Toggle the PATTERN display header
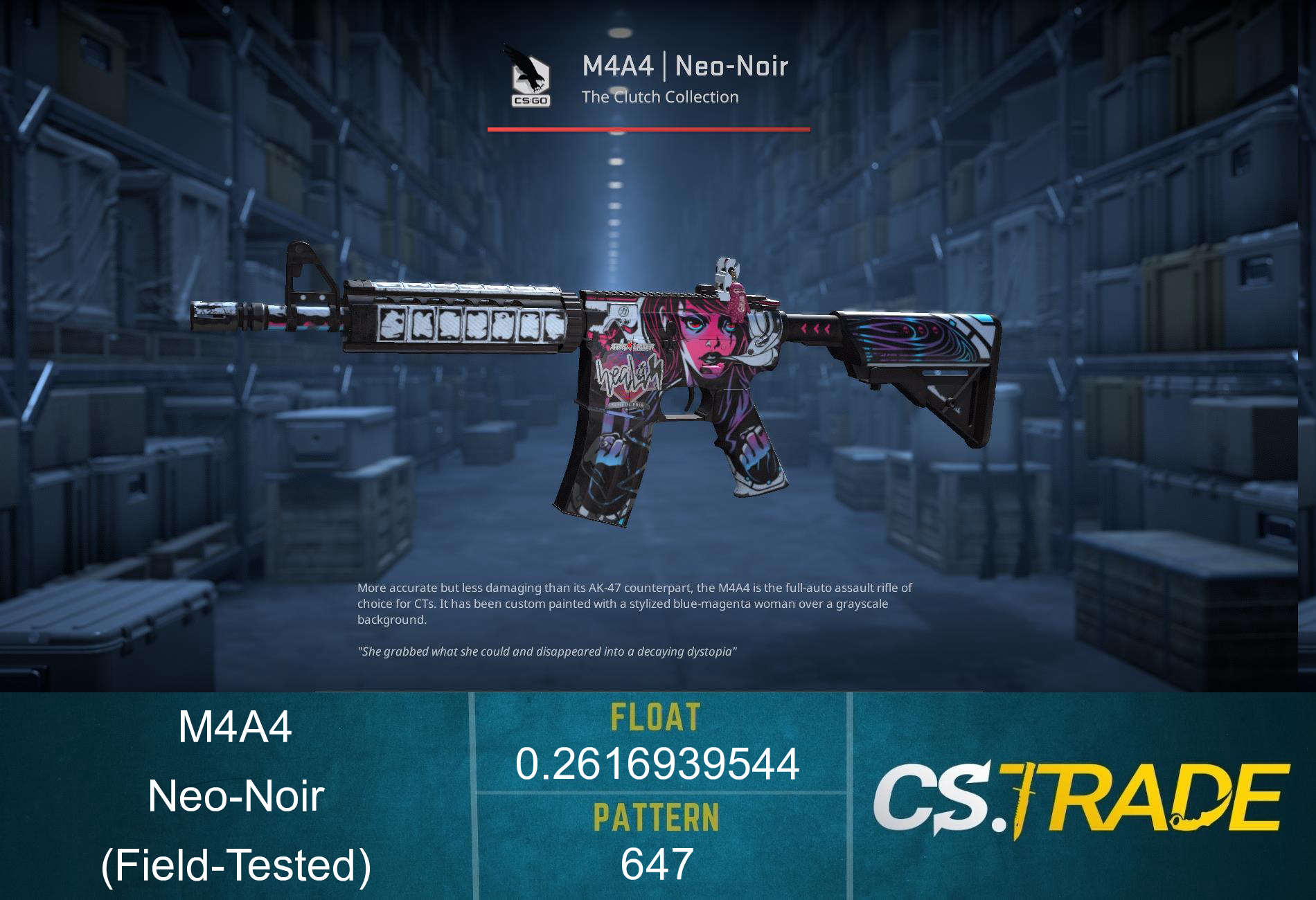This screenshot has height=900, width=1316. (655, 817)
